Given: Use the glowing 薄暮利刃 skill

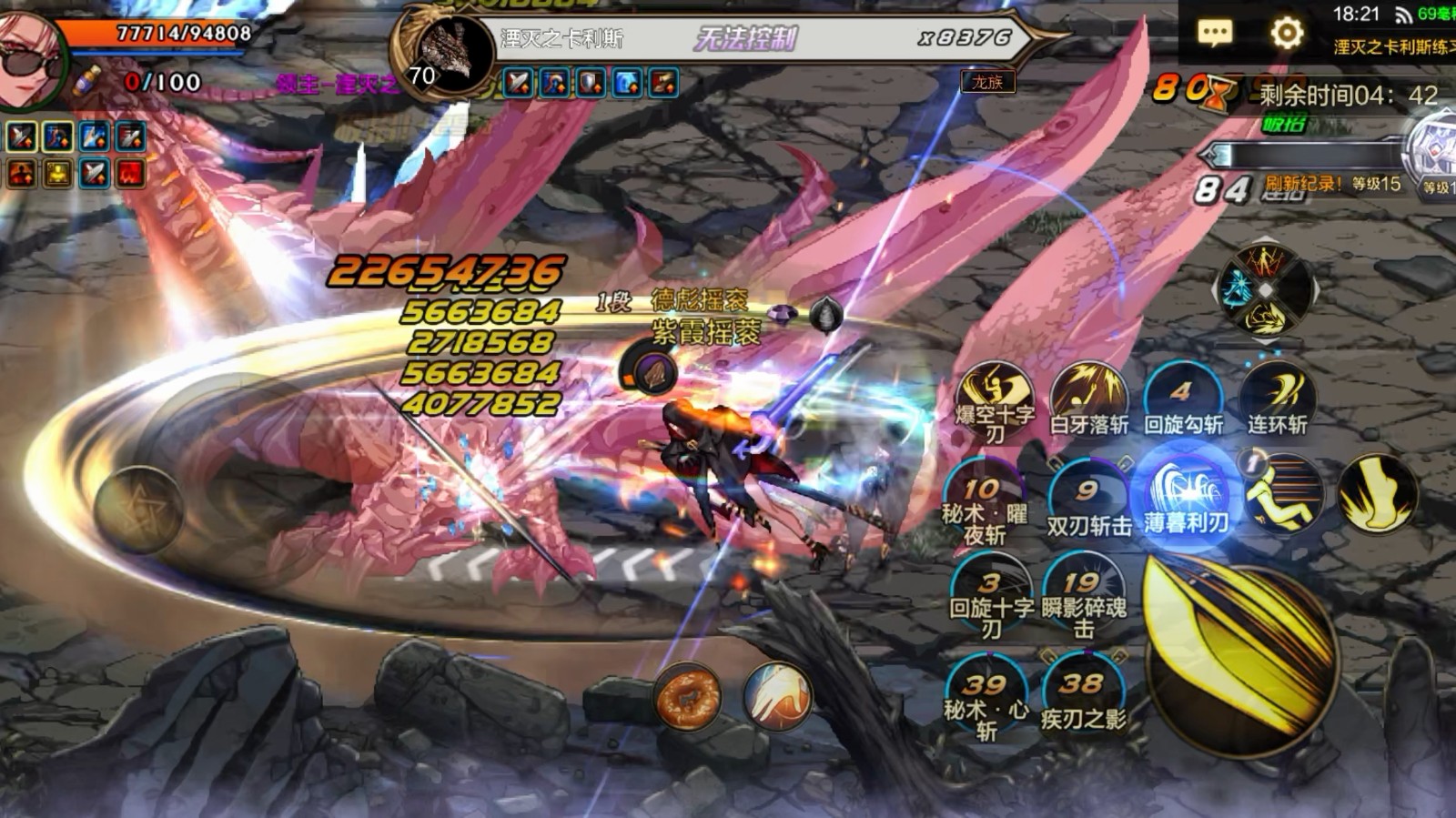Looking at the screenshot, I should coord(1187,497).
